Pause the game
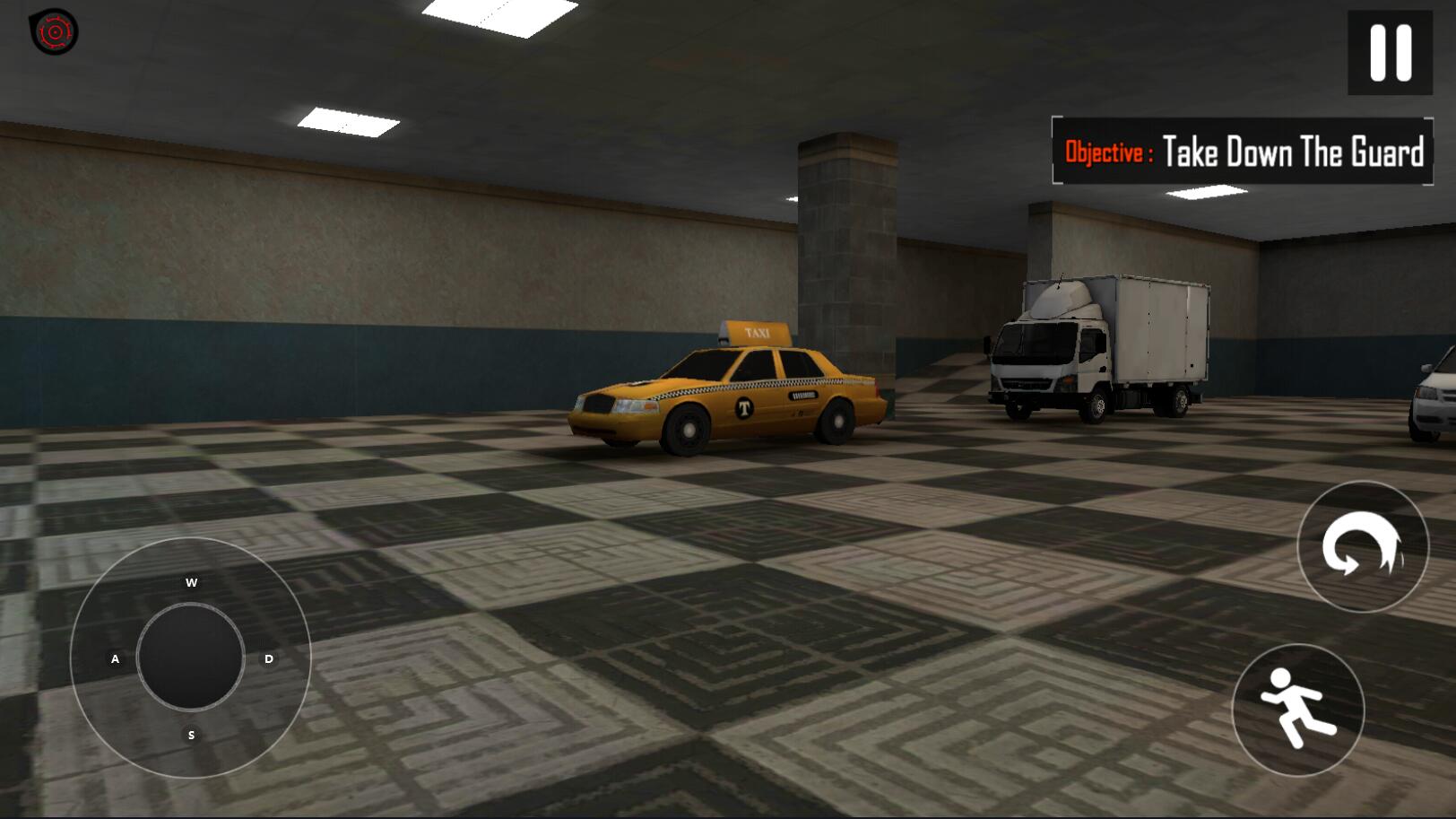 (x=1390, y=52)
